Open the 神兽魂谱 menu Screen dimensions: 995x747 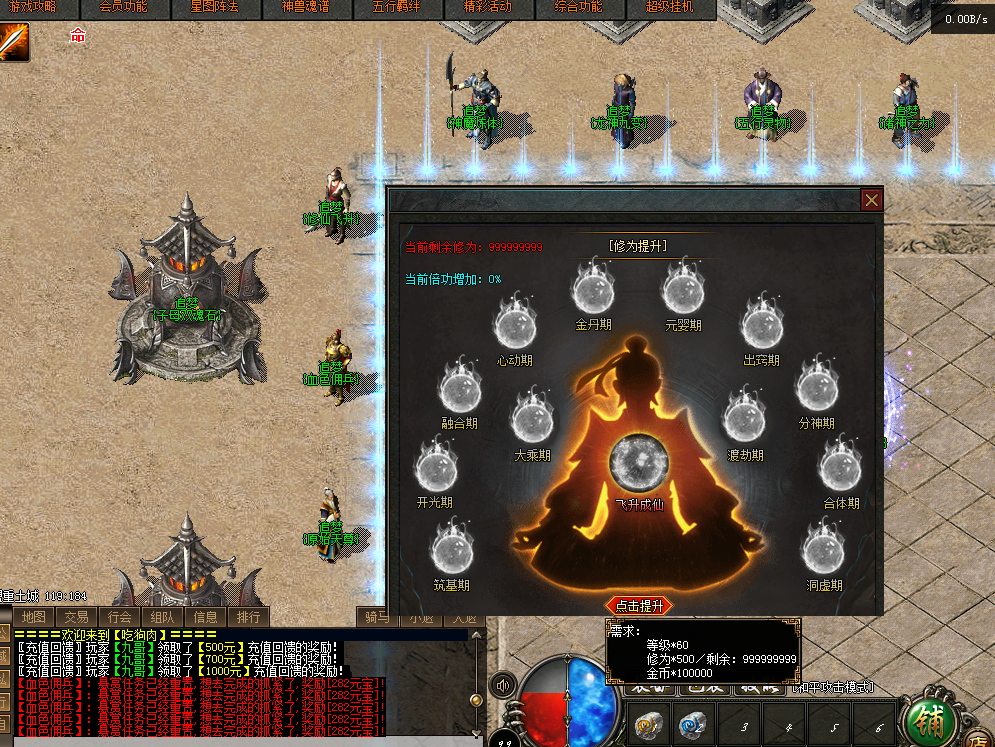[x=303, y=8]
